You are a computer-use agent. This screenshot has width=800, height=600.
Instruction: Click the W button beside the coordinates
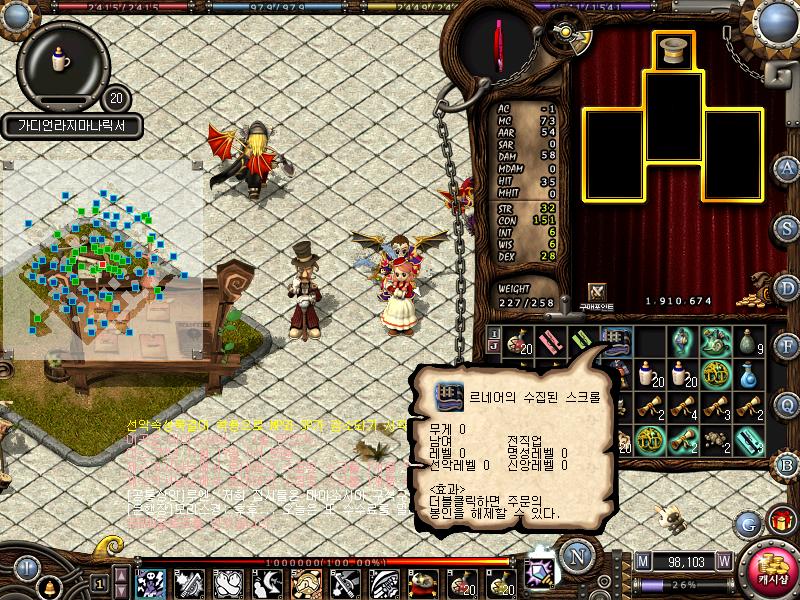723,561
